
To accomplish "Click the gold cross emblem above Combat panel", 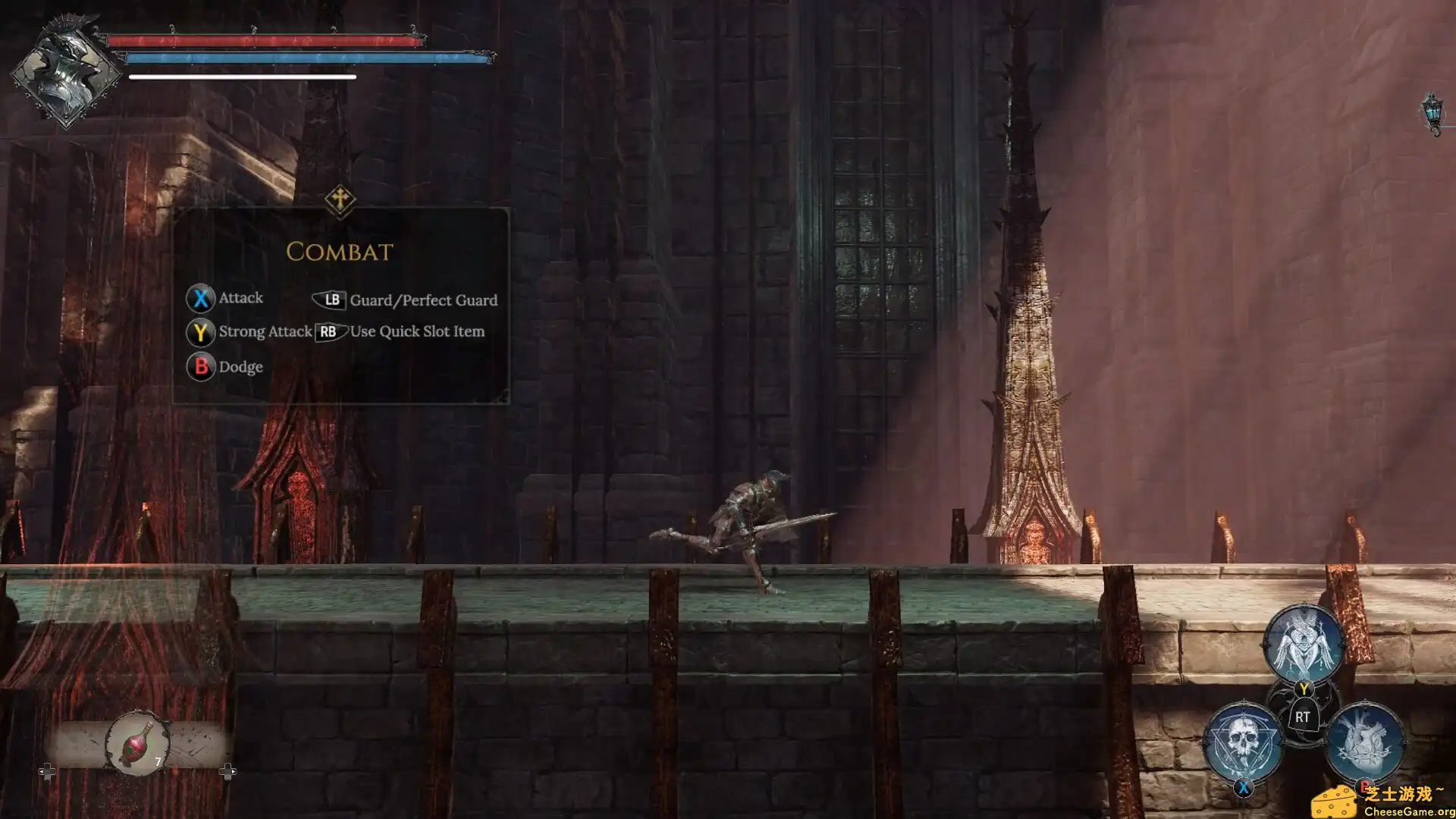I will tap(340, 200).
